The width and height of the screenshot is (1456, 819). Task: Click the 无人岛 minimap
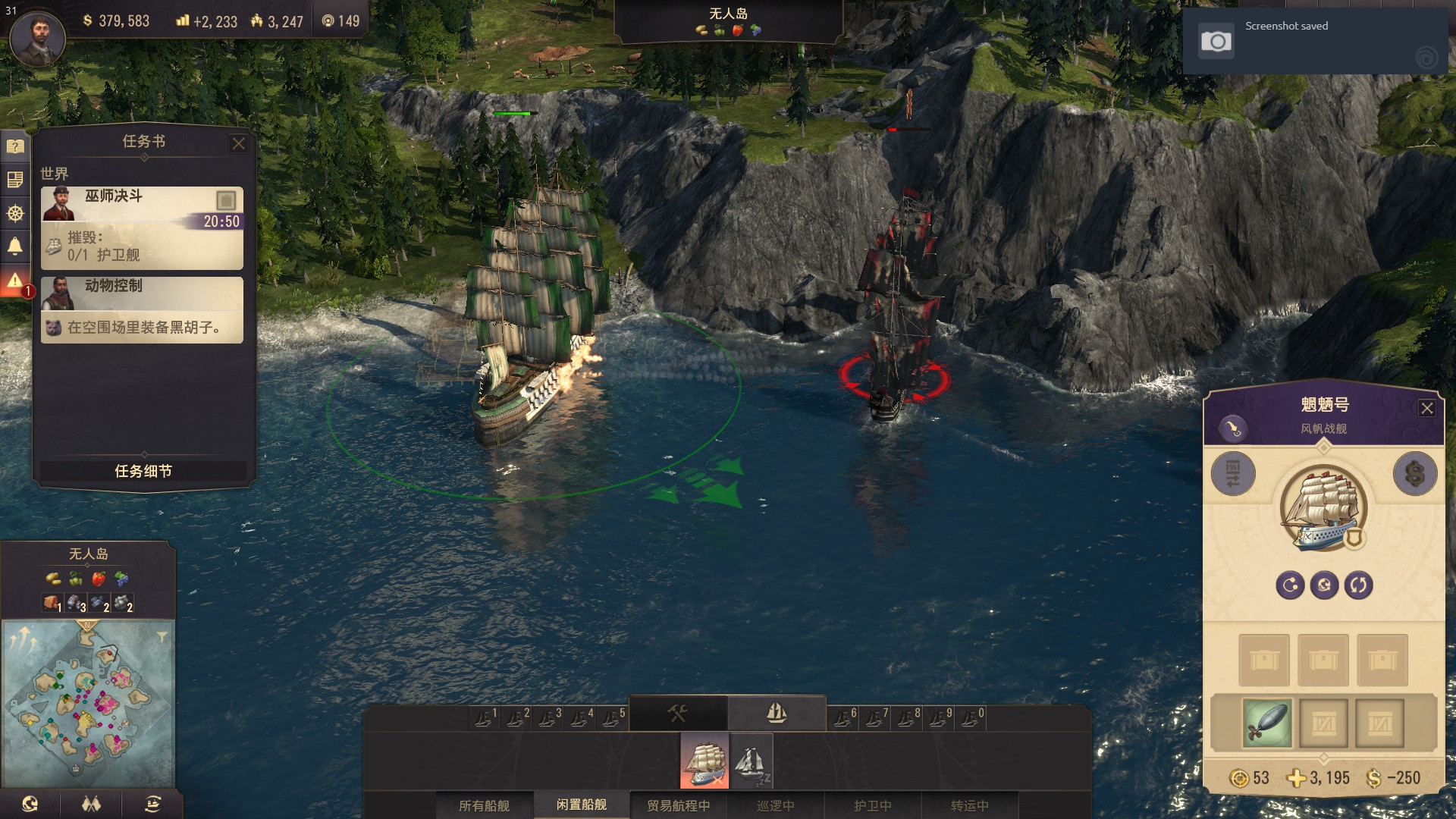pos(89,702)
